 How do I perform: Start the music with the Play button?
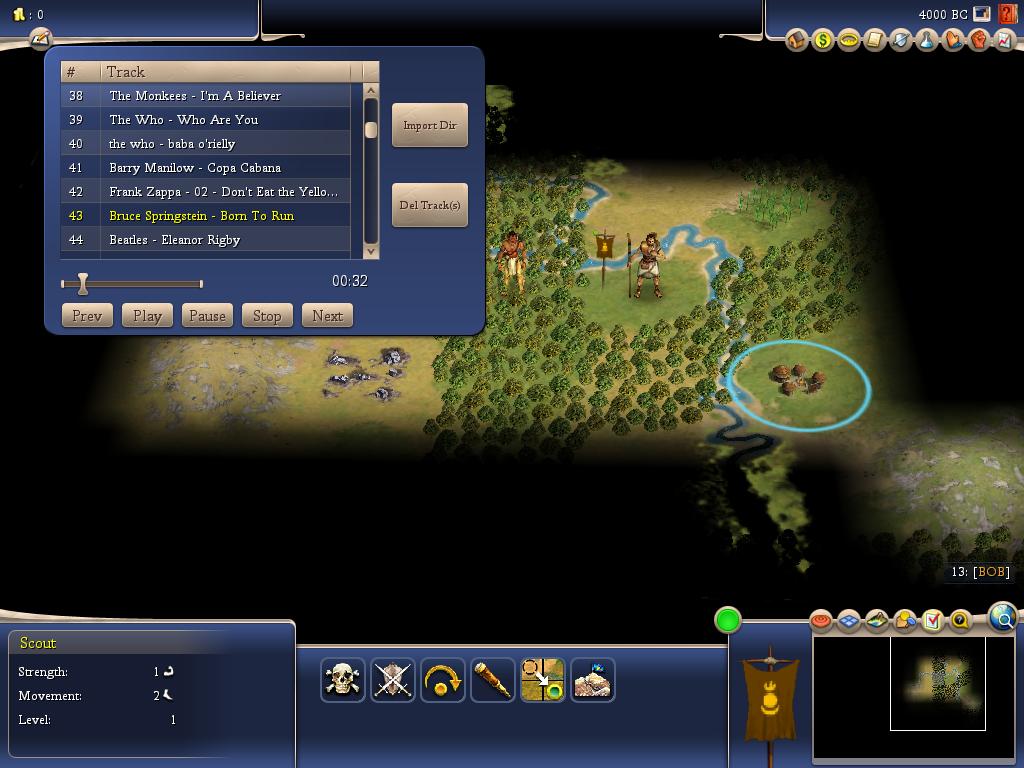147,316
